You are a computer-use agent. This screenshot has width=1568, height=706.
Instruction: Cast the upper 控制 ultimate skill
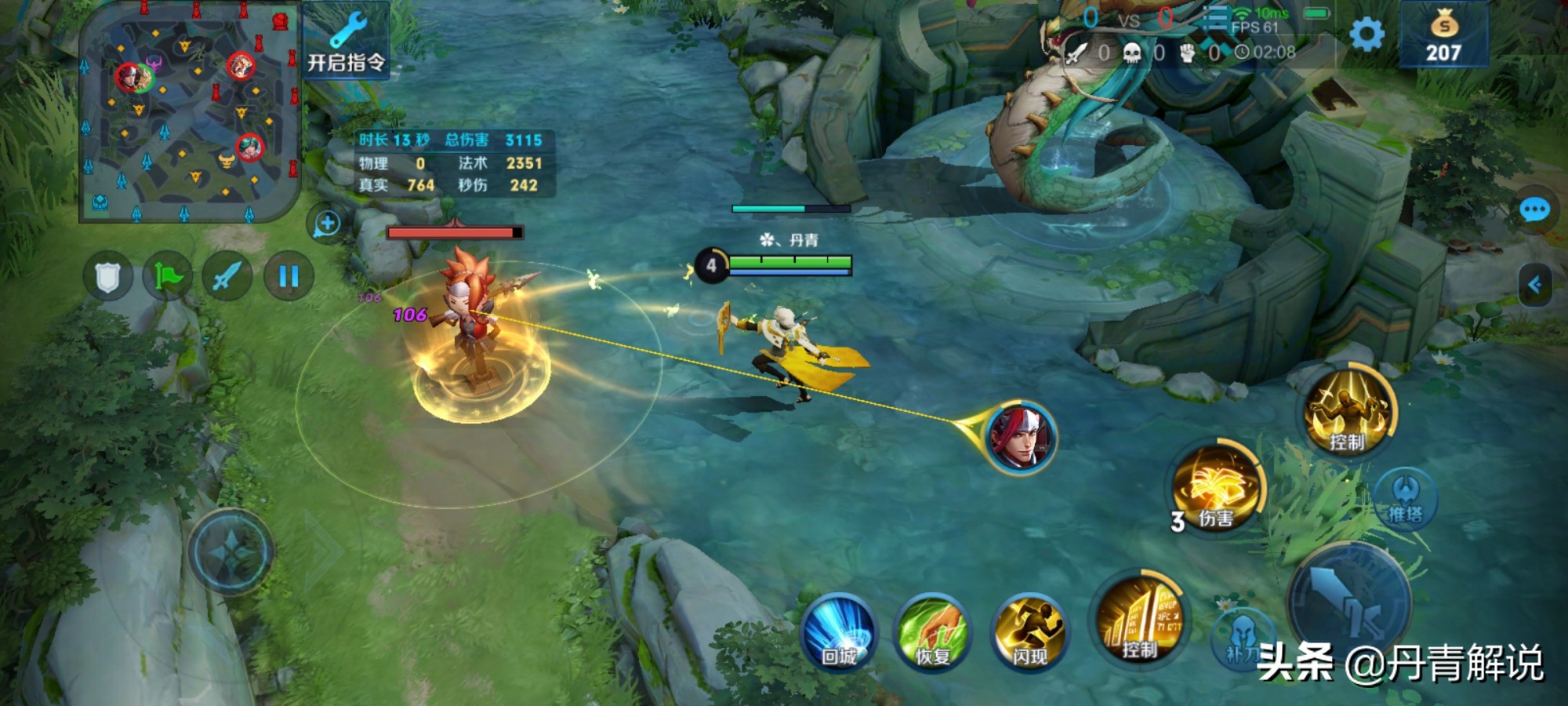coord(1348,413)
